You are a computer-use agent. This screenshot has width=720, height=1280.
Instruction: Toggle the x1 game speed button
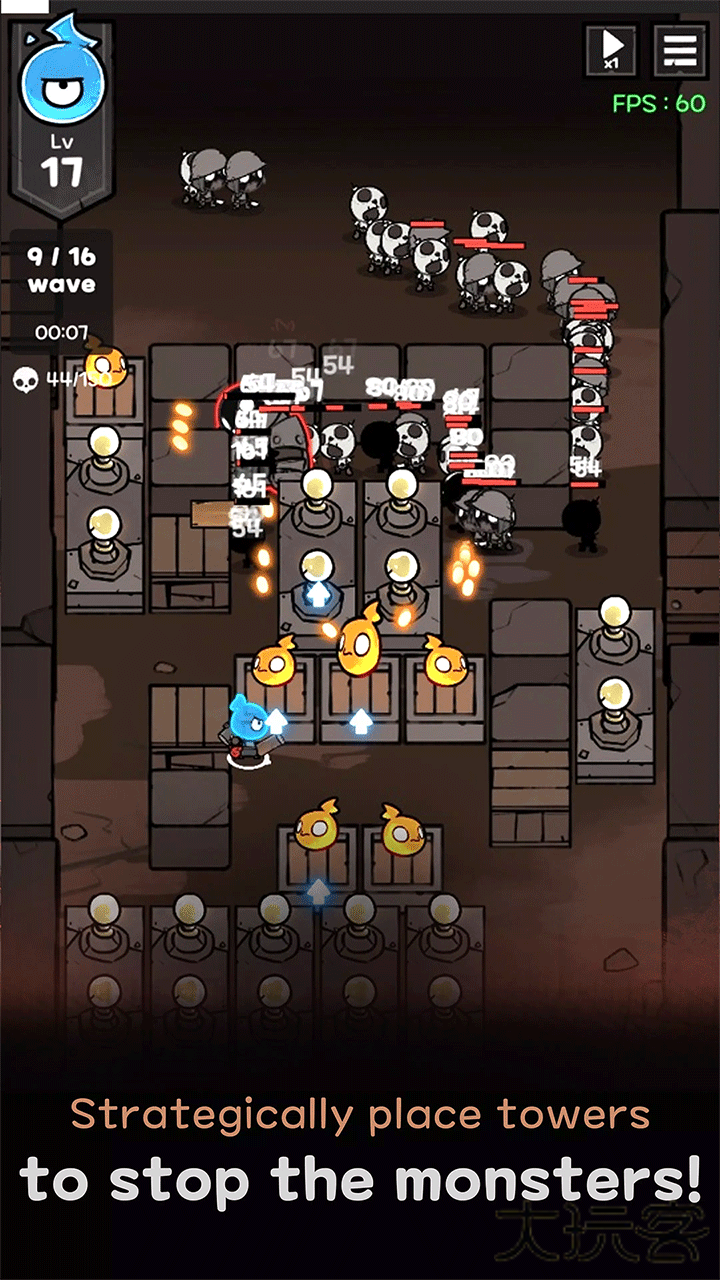tap(611, 49)
